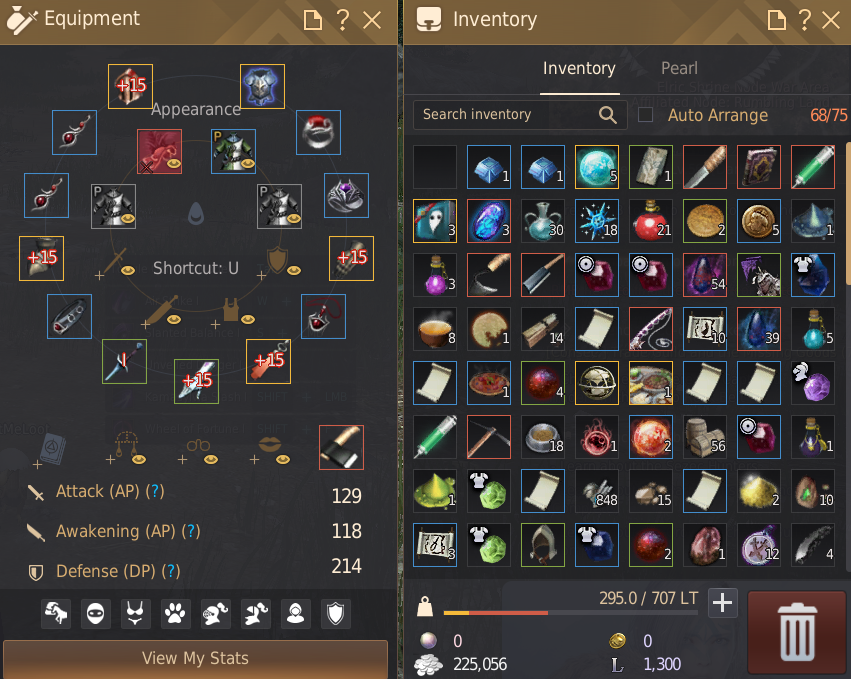The image size is (851, 679).
Task: Select the item stack showing 848
Action: click(597, 491)
